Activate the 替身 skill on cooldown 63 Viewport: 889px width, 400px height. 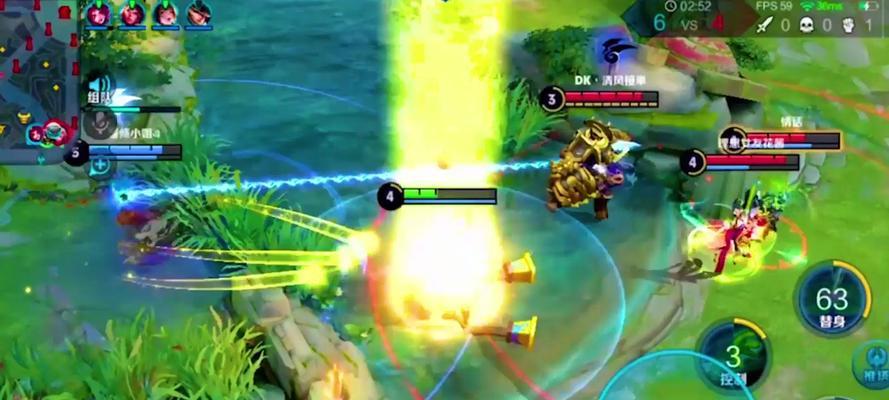click(832, 300)
